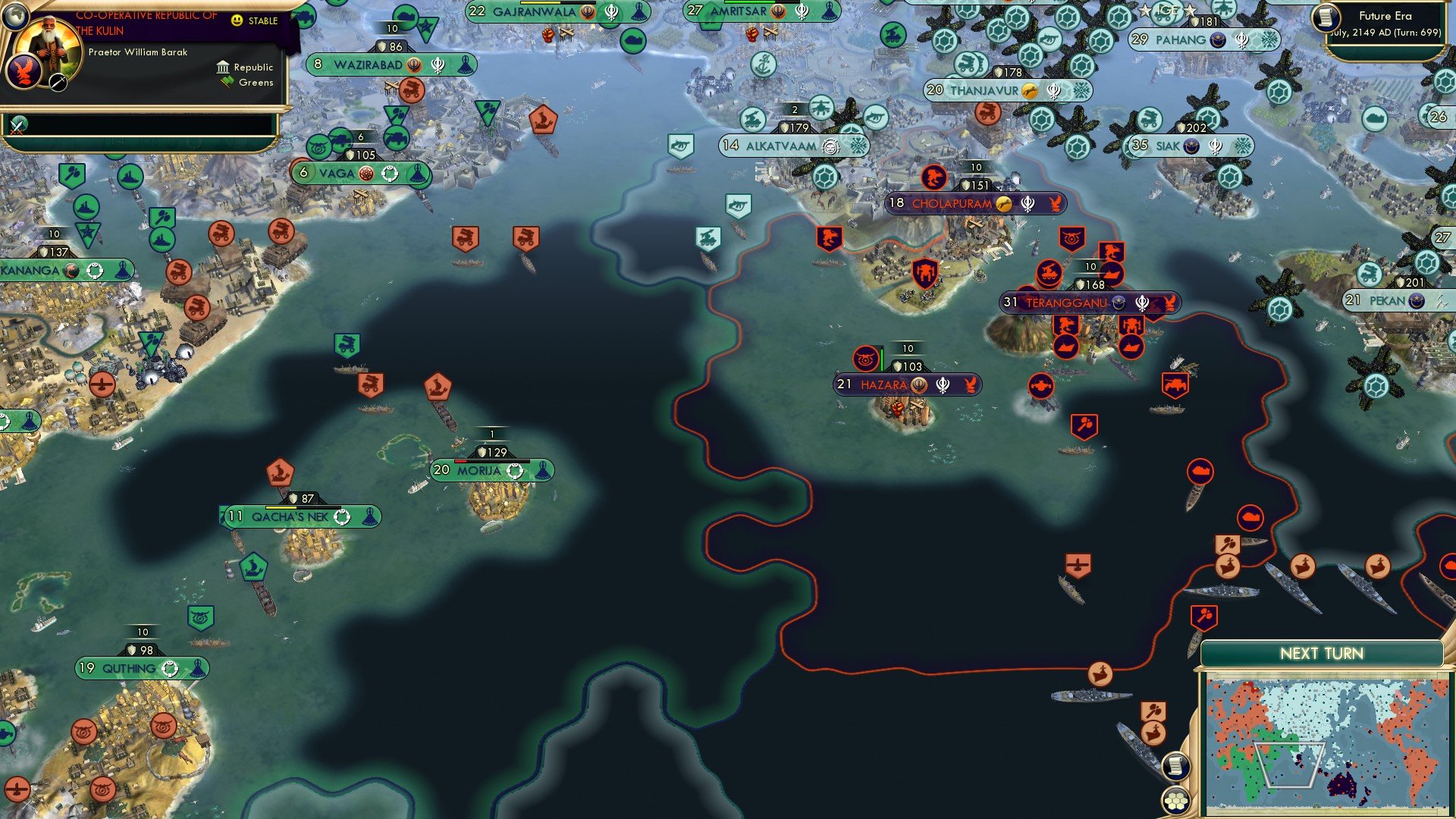Toggle the hex grid button near the minimap
This screenshot has width=1456, height=819.
click(x=1175, y=799)
